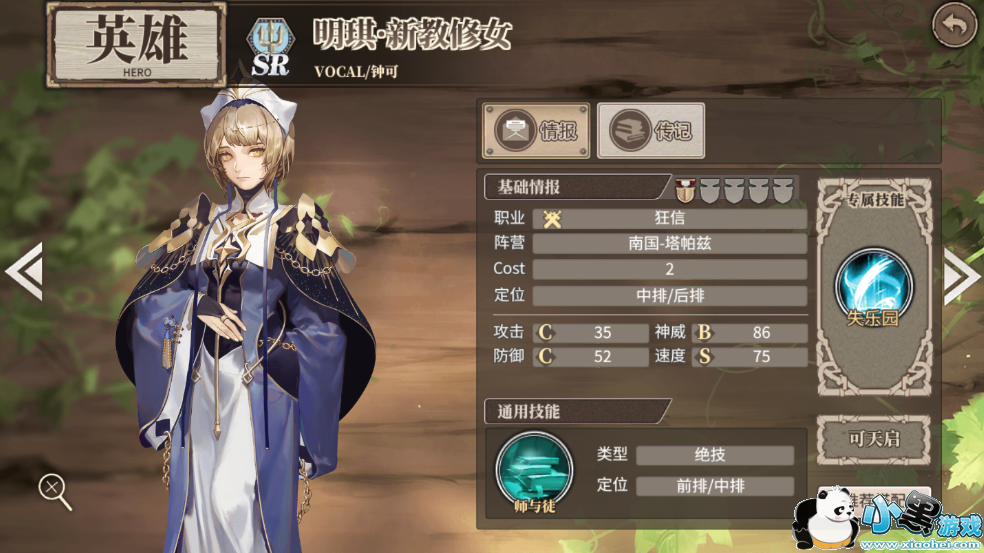984x553 pixels.
Task: Show the next hero with right arrow
Action: pos(962,273)
